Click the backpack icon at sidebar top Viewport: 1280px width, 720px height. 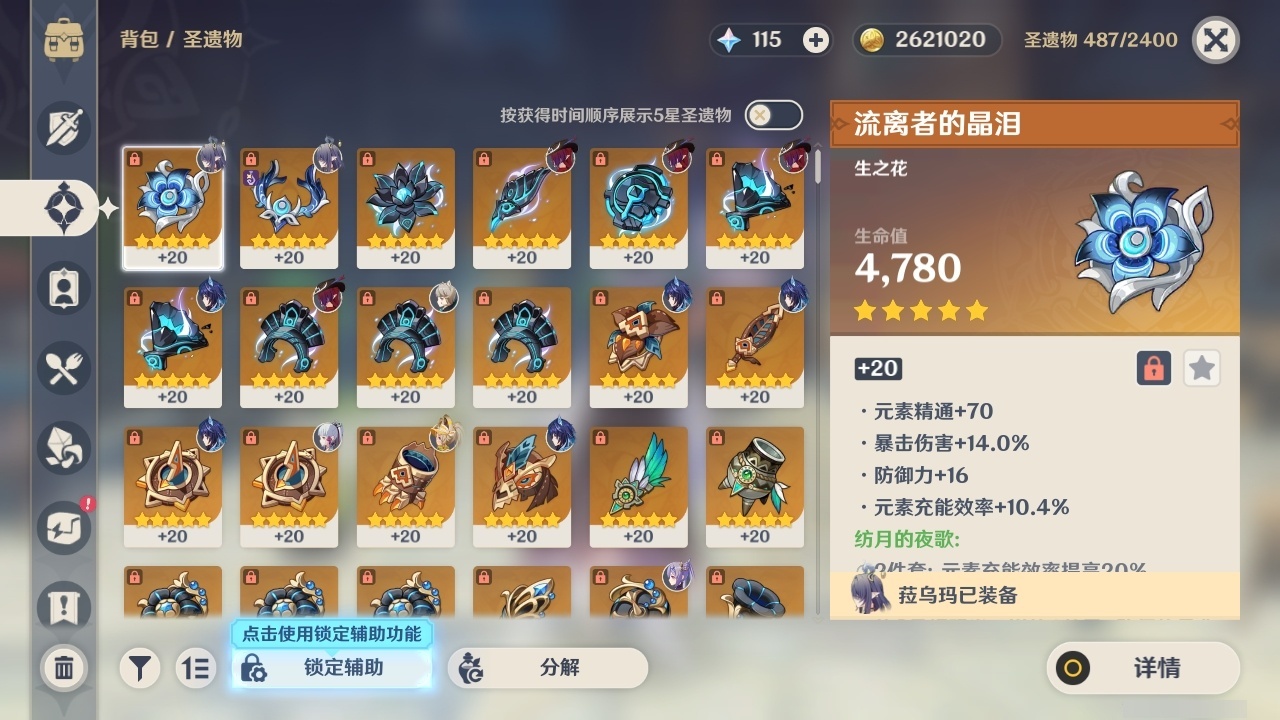pos(63,40)
